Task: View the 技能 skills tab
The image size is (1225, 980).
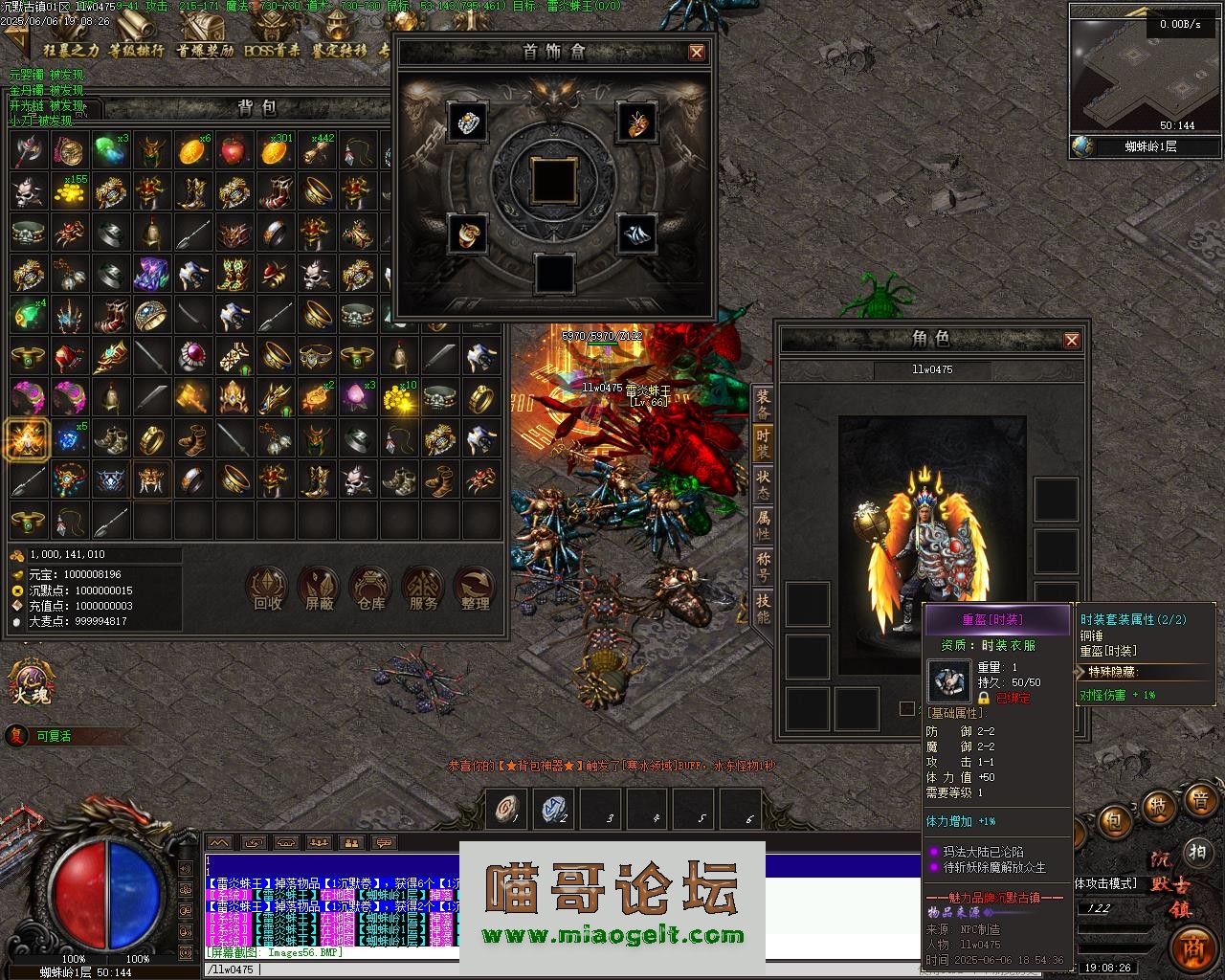Action: coord(763,608)
